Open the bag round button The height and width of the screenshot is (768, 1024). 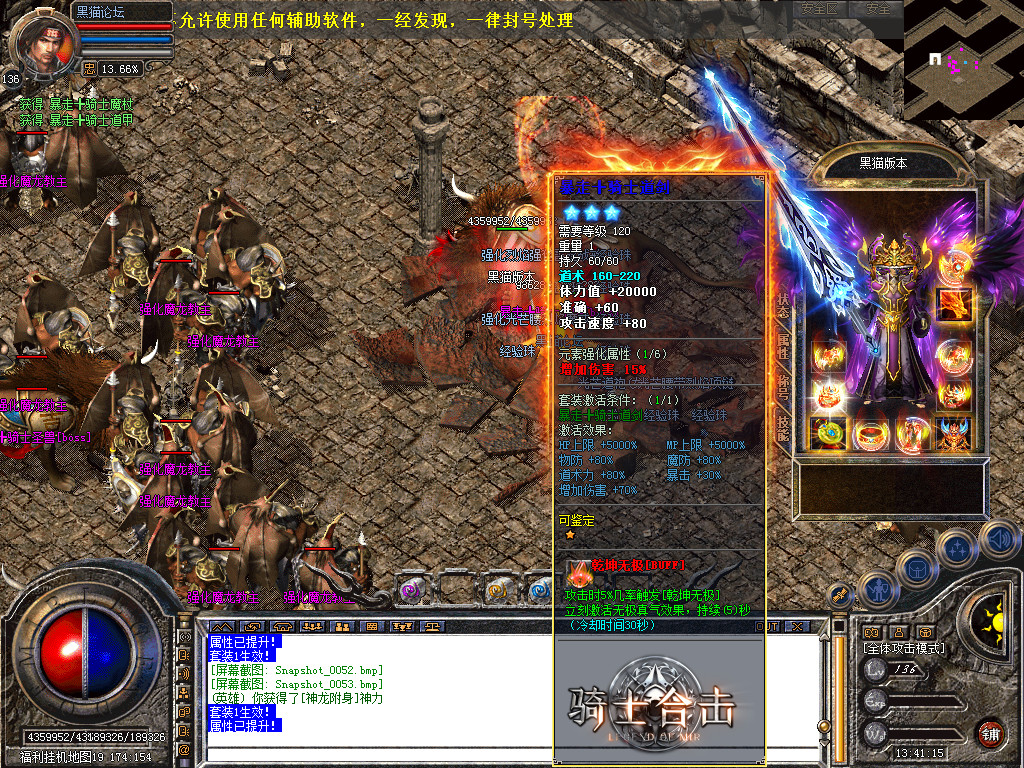[x=915, y=570]
